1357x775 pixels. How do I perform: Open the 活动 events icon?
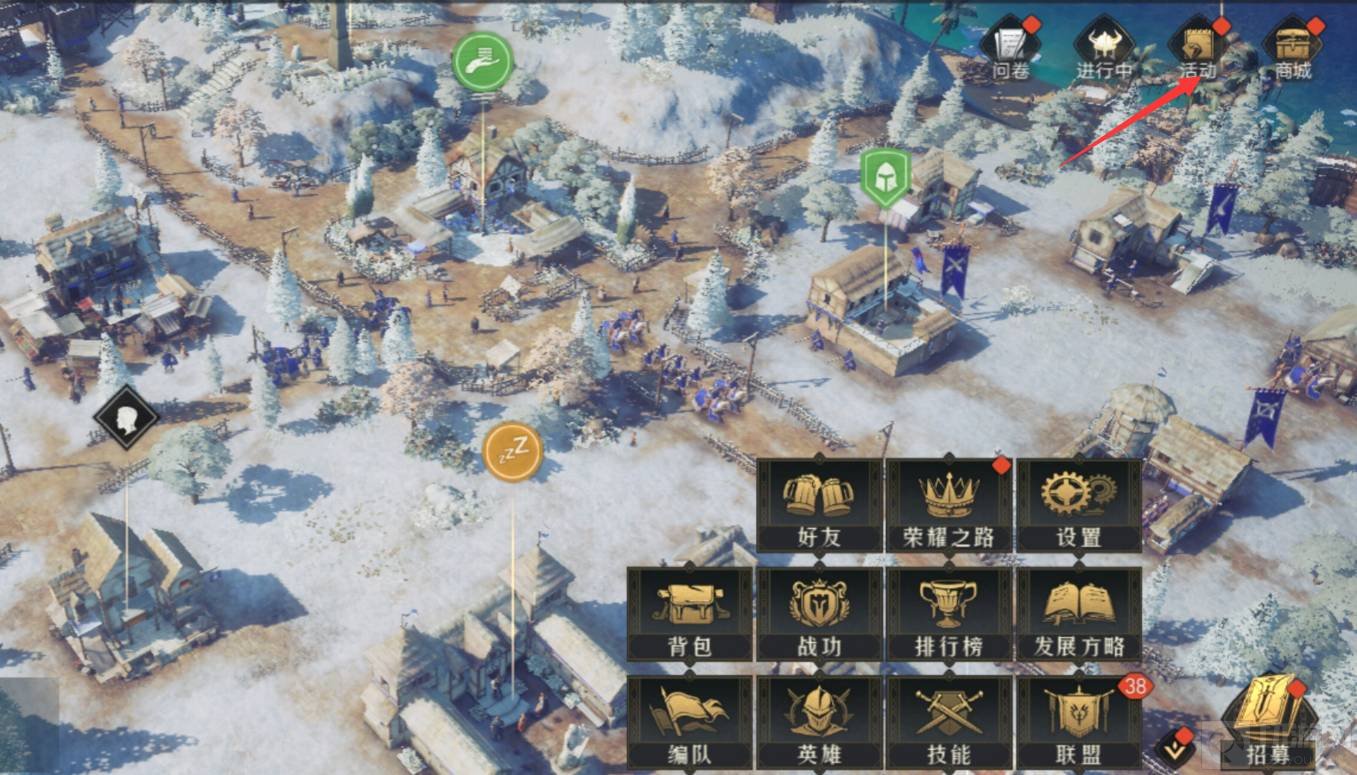(1198, 47)
